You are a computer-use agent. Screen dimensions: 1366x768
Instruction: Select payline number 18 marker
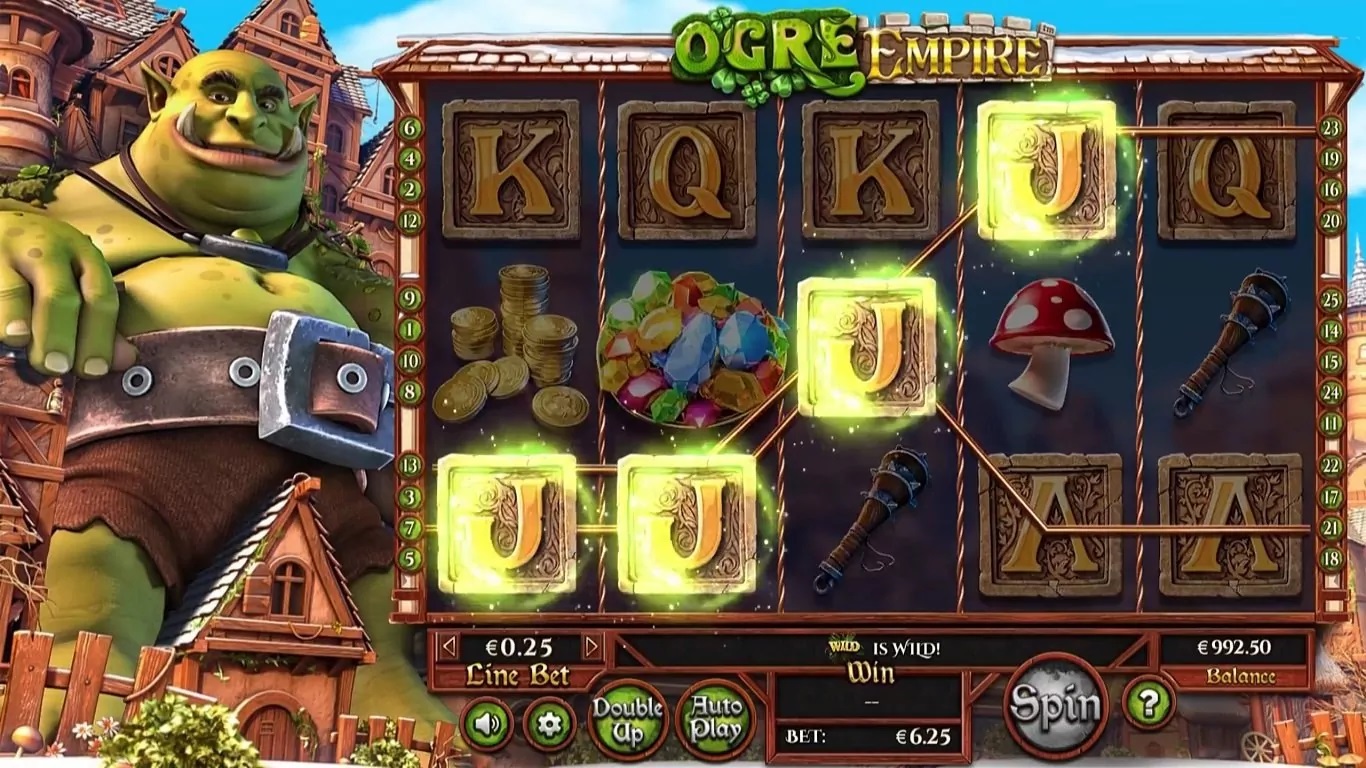(x=1330, y=558)
